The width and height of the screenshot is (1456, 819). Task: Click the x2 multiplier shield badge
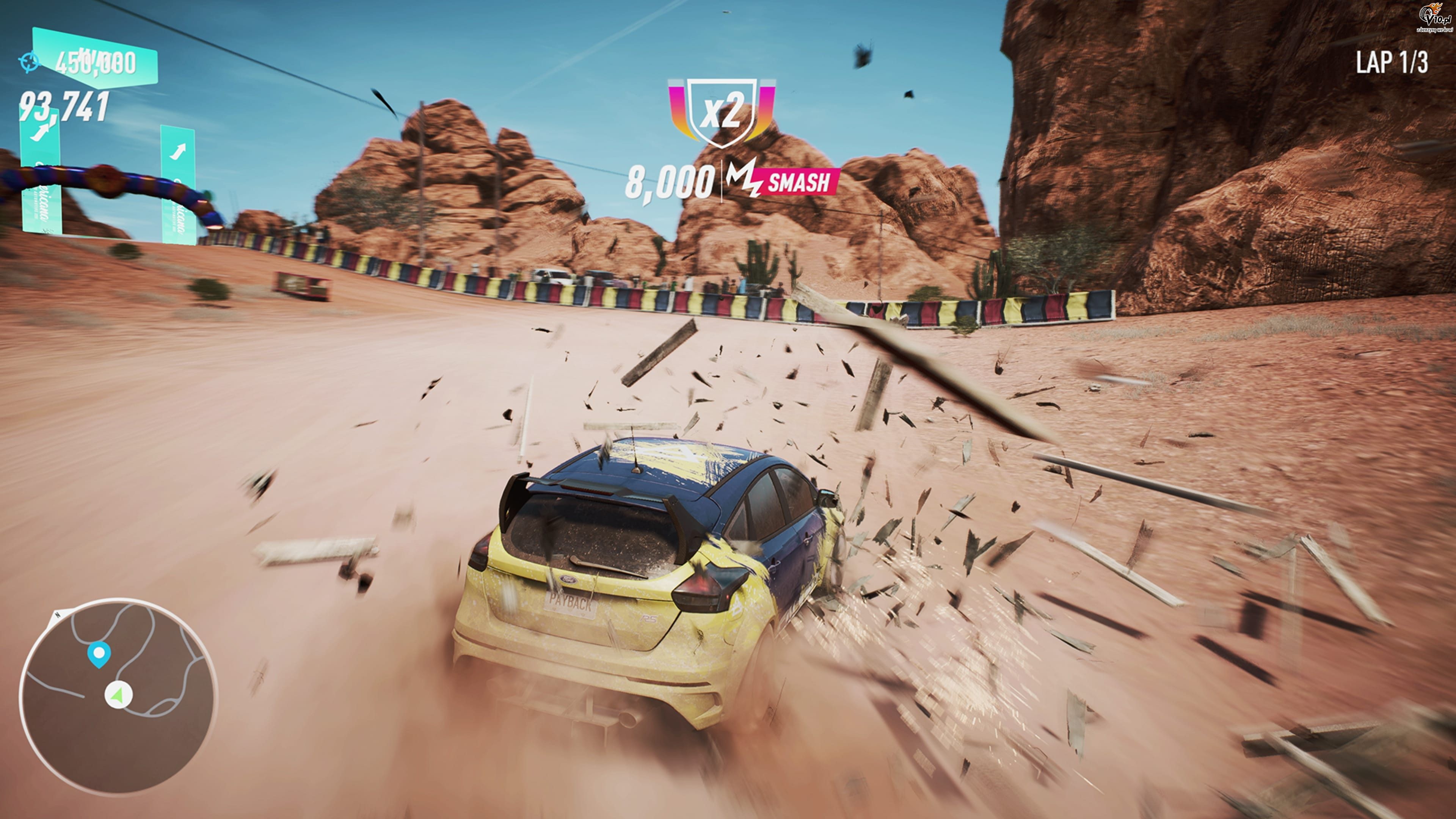pos(721,113)
